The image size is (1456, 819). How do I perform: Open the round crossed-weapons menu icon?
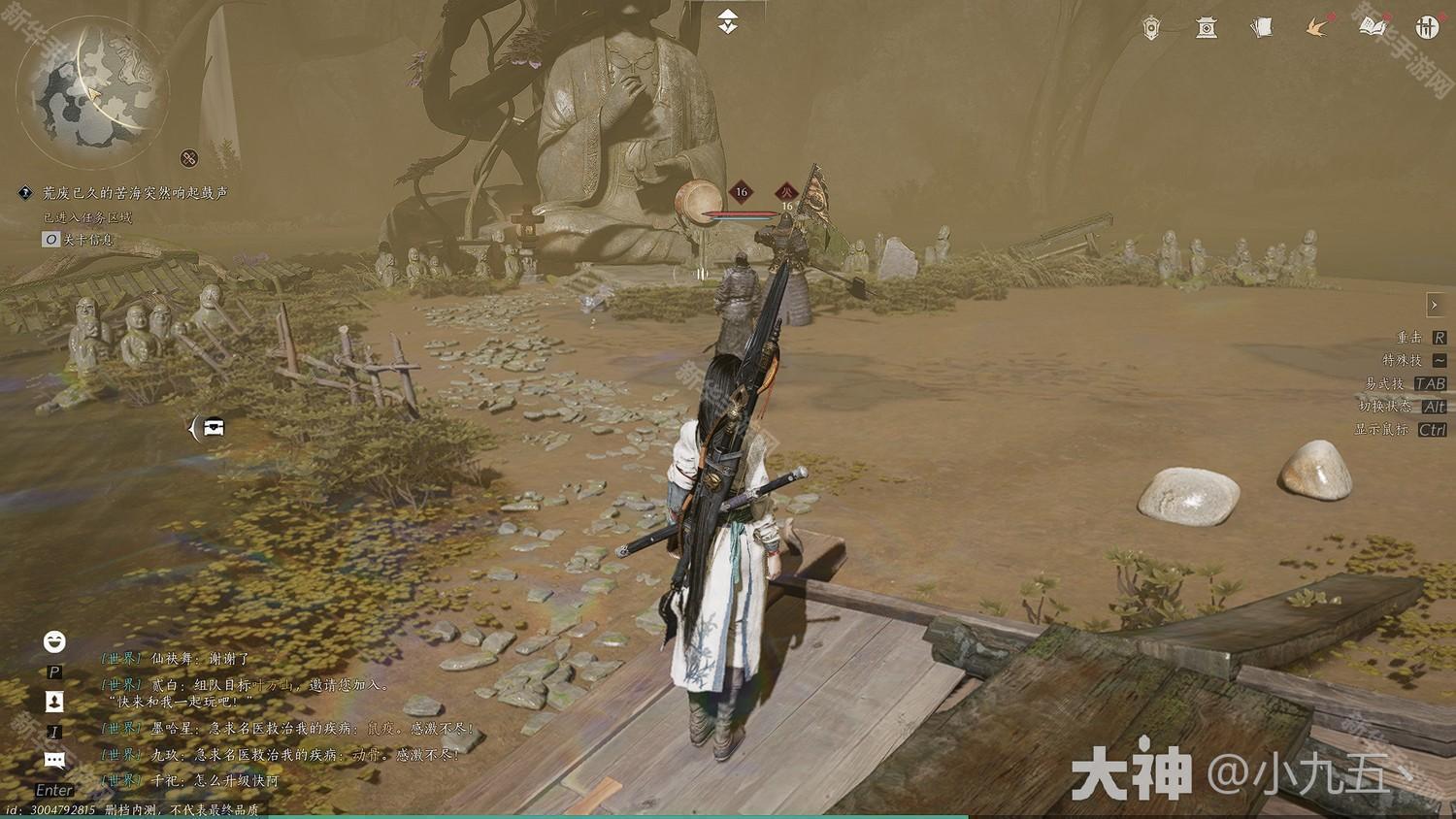point(1427,28)
